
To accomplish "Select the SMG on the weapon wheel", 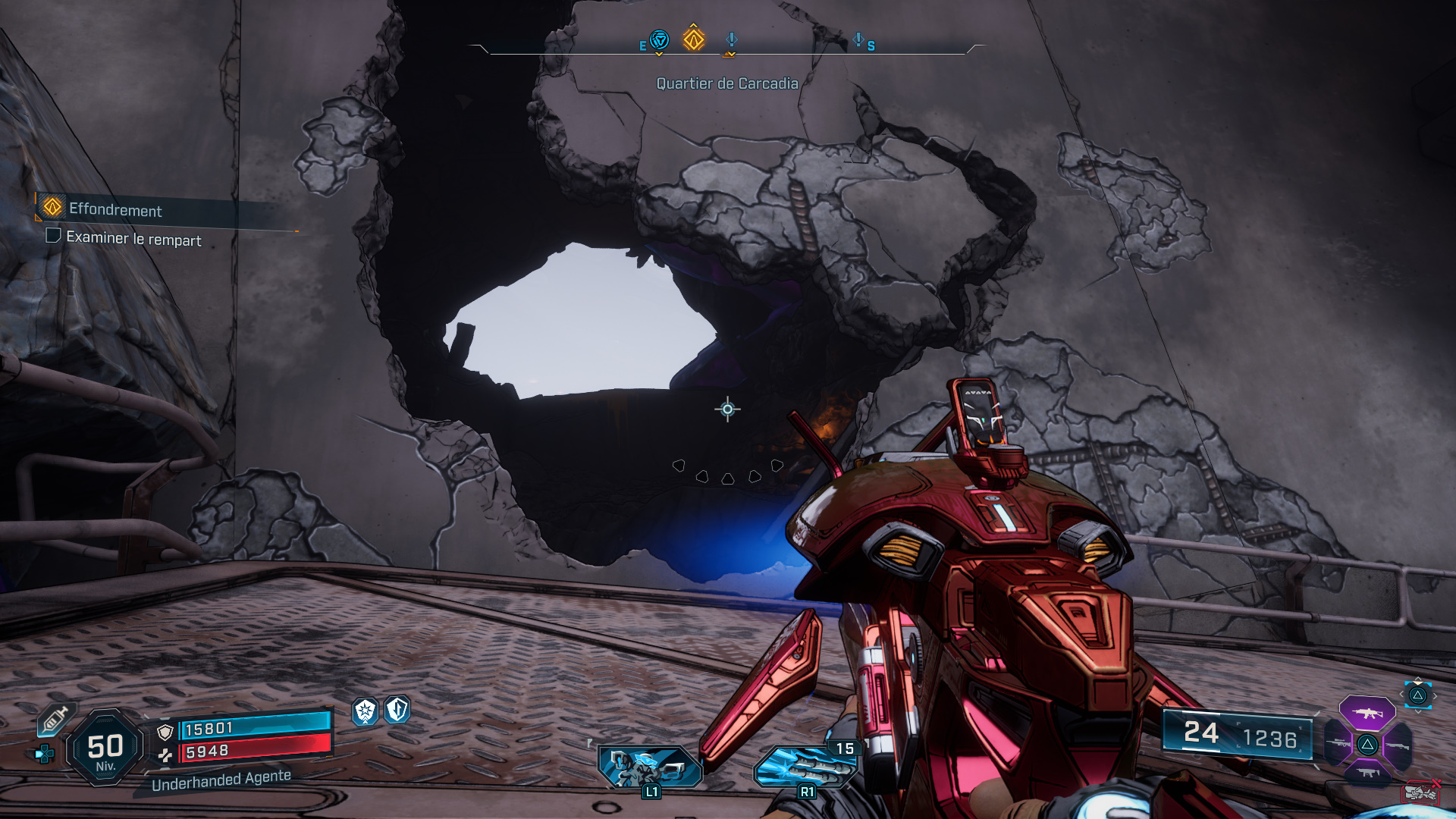I will 1367,773.
